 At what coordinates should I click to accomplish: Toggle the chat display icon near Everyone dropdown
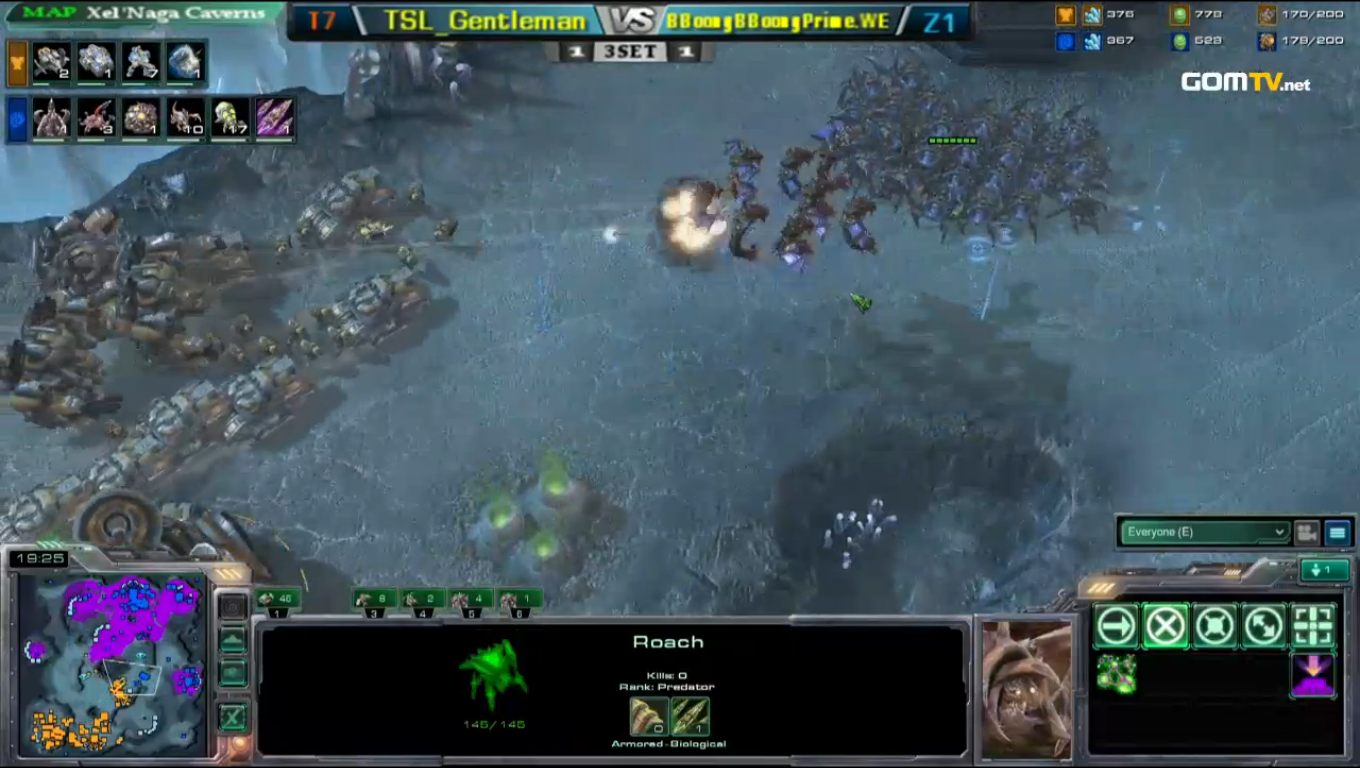(1338, 532)
